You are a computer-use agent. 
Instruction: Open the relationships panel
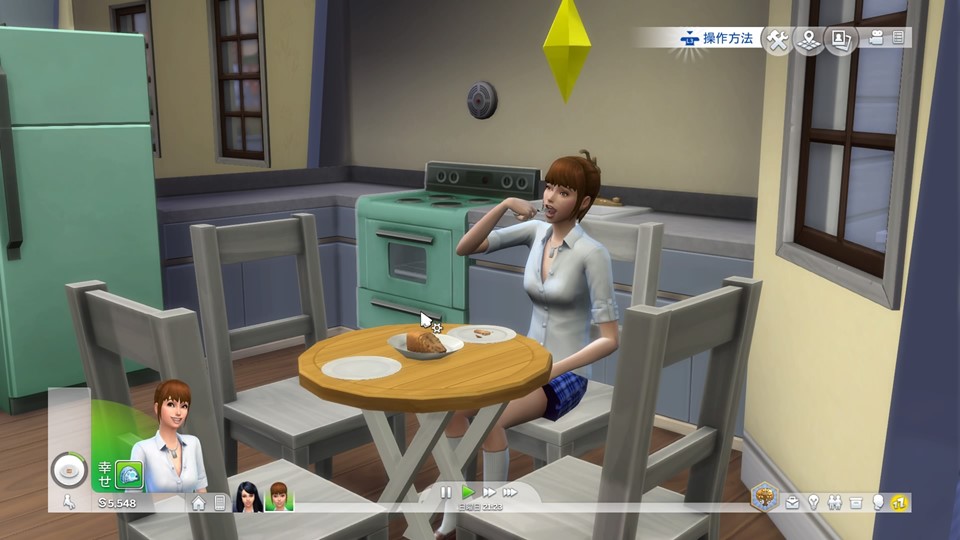pos(835,502)
